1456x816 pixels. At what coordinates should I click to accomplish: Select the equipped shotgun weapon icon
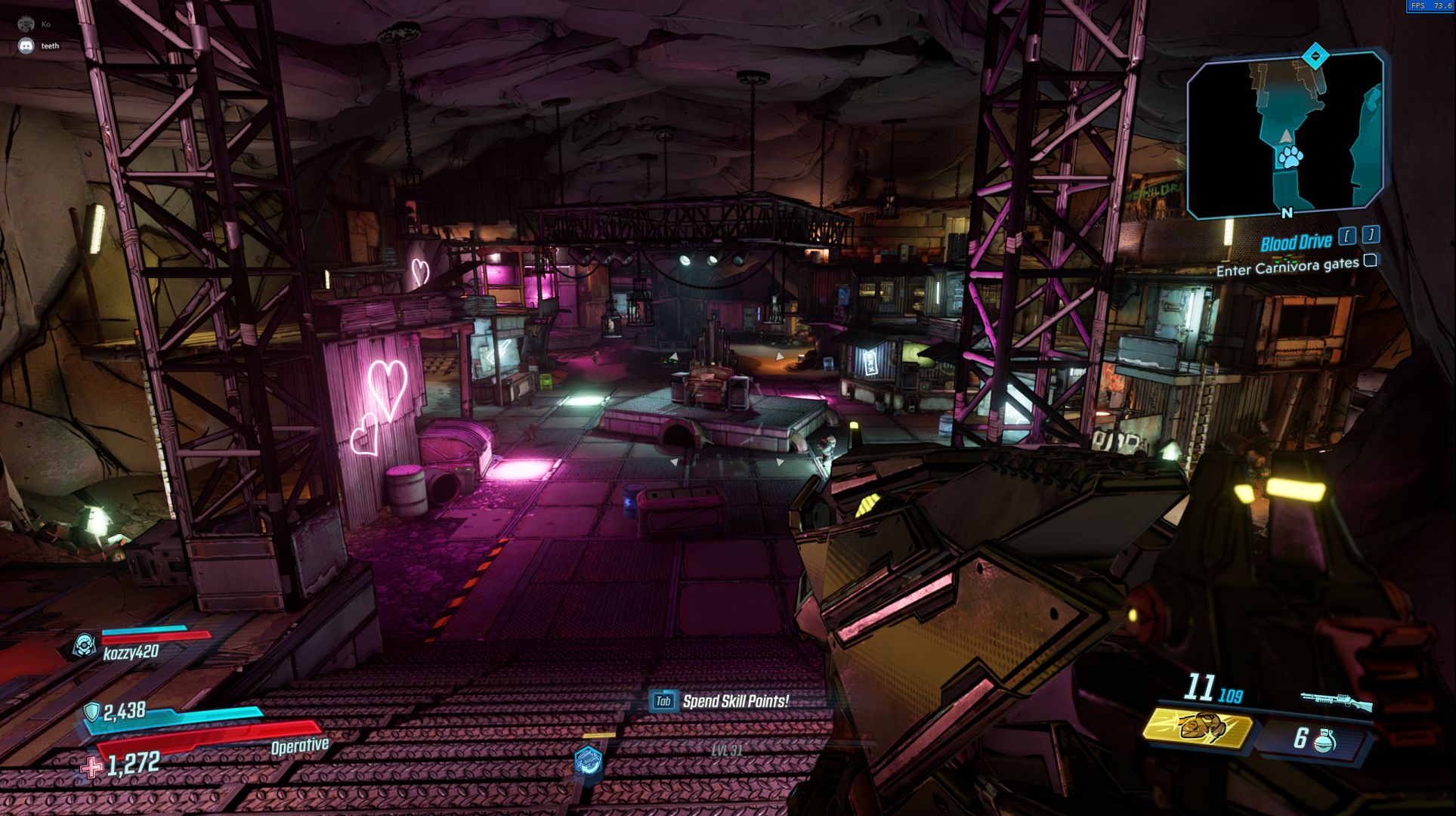(x=1335, y=700)
